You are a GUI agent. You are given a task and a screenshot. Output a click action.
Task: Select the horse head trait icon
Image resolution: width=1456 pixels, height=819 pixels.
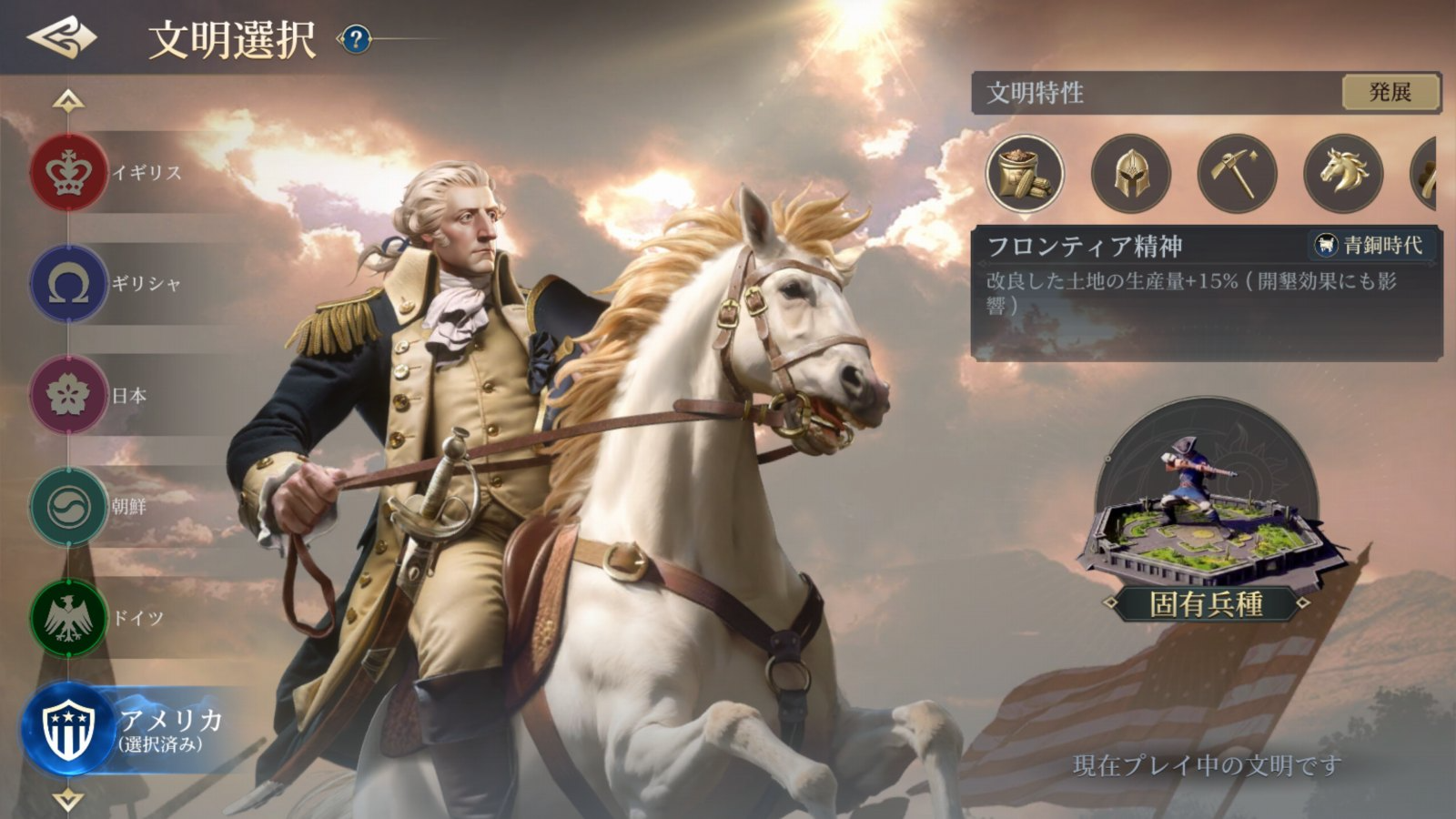[1342, 173]
